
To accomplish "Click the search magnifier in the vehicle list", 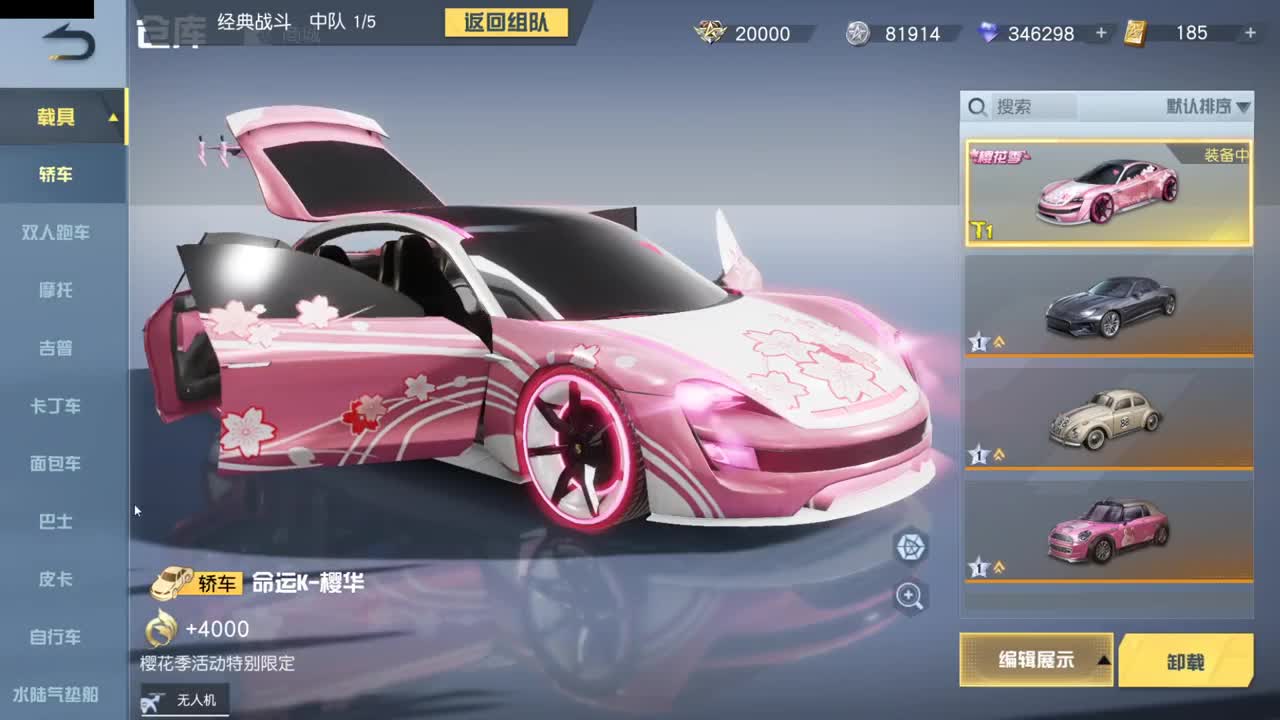I will pos(977,106).
